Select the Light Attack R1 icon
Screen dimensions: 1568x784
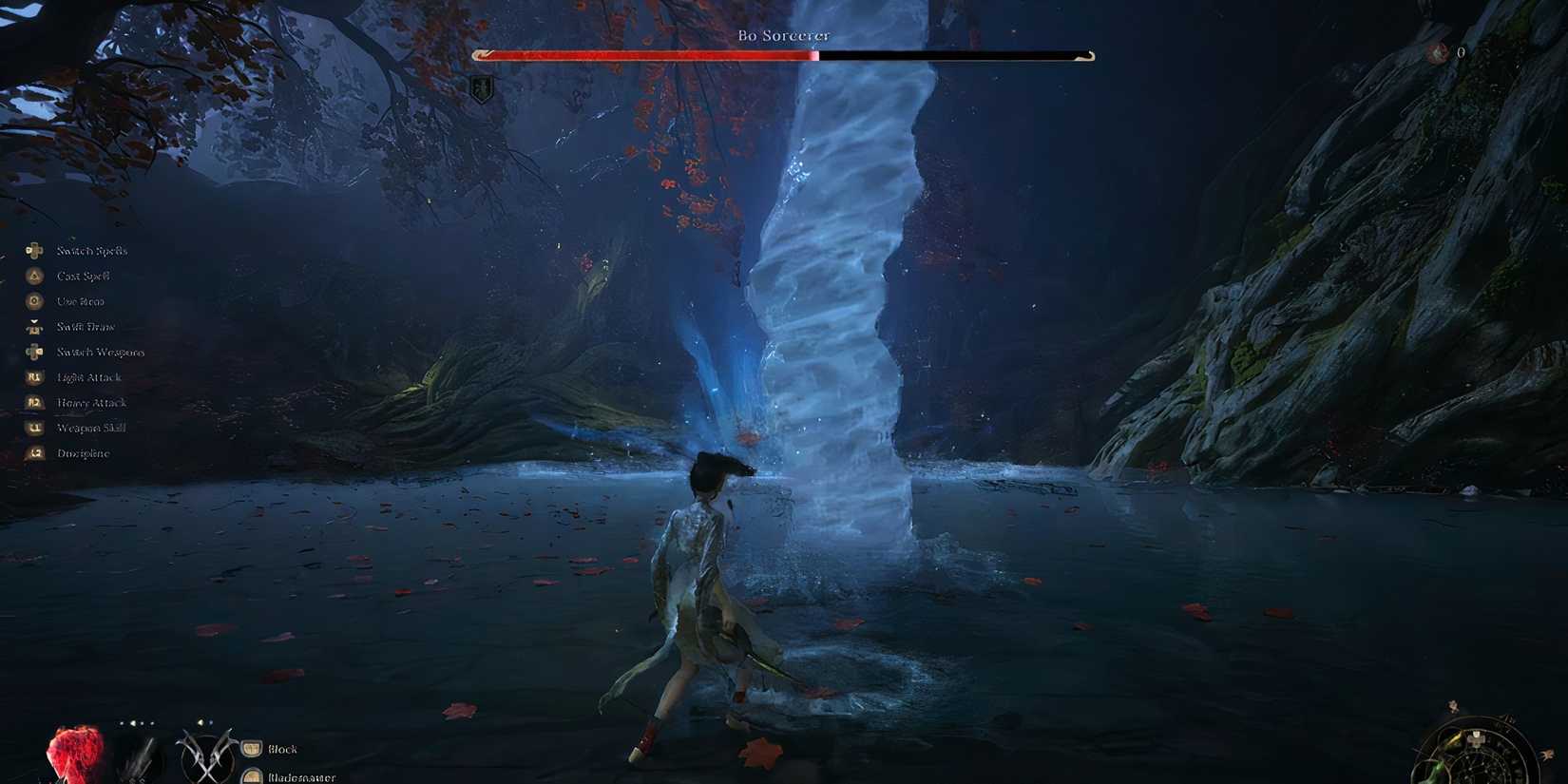coord(34,377)
